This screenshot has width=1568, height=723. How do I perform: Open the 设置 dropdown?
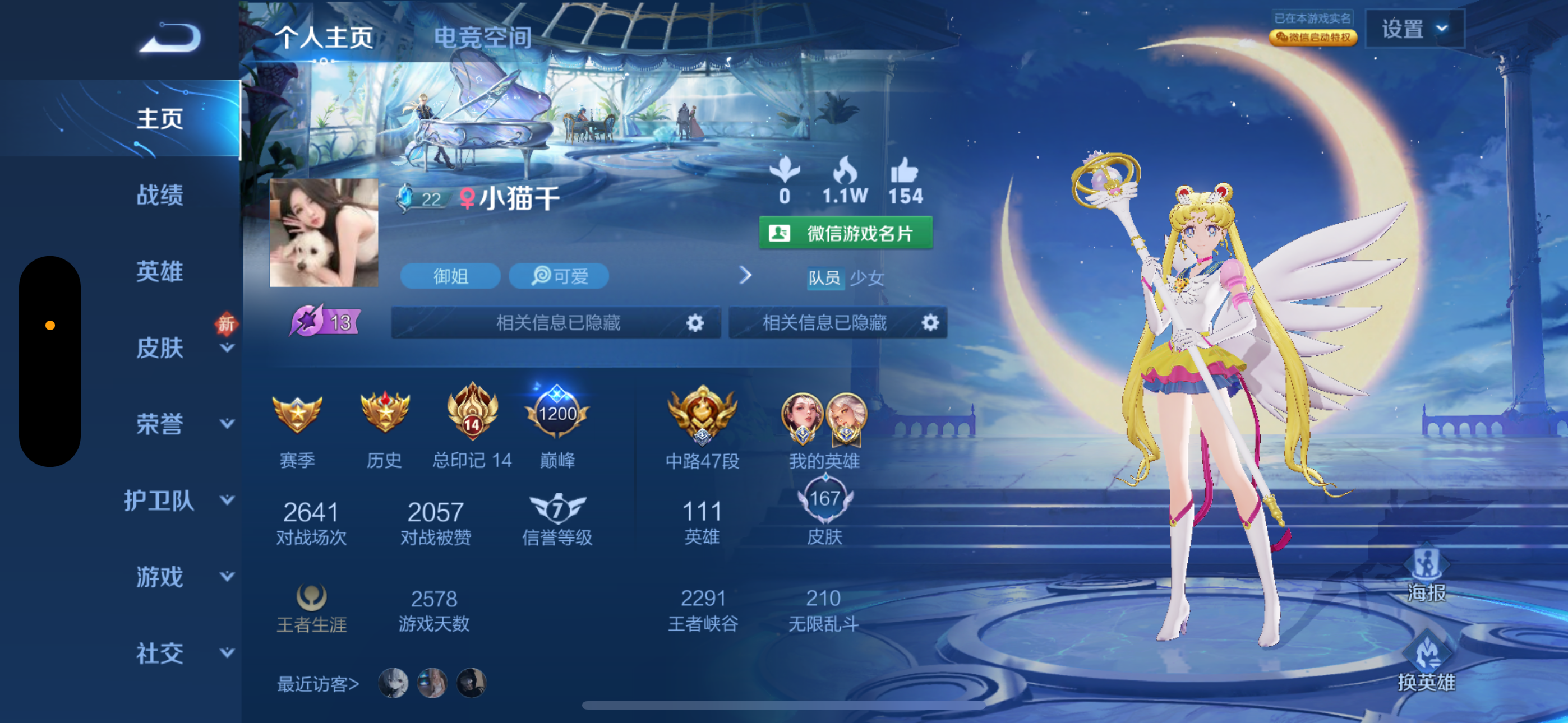pyautogui.click(x=1413, y=29)
